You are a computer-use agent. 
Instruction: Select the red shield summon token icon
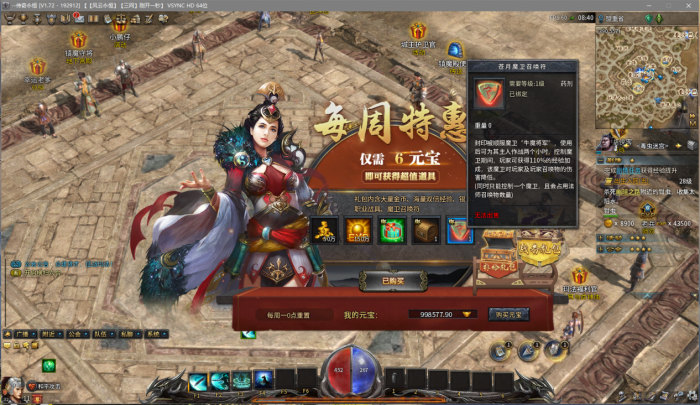460,231
